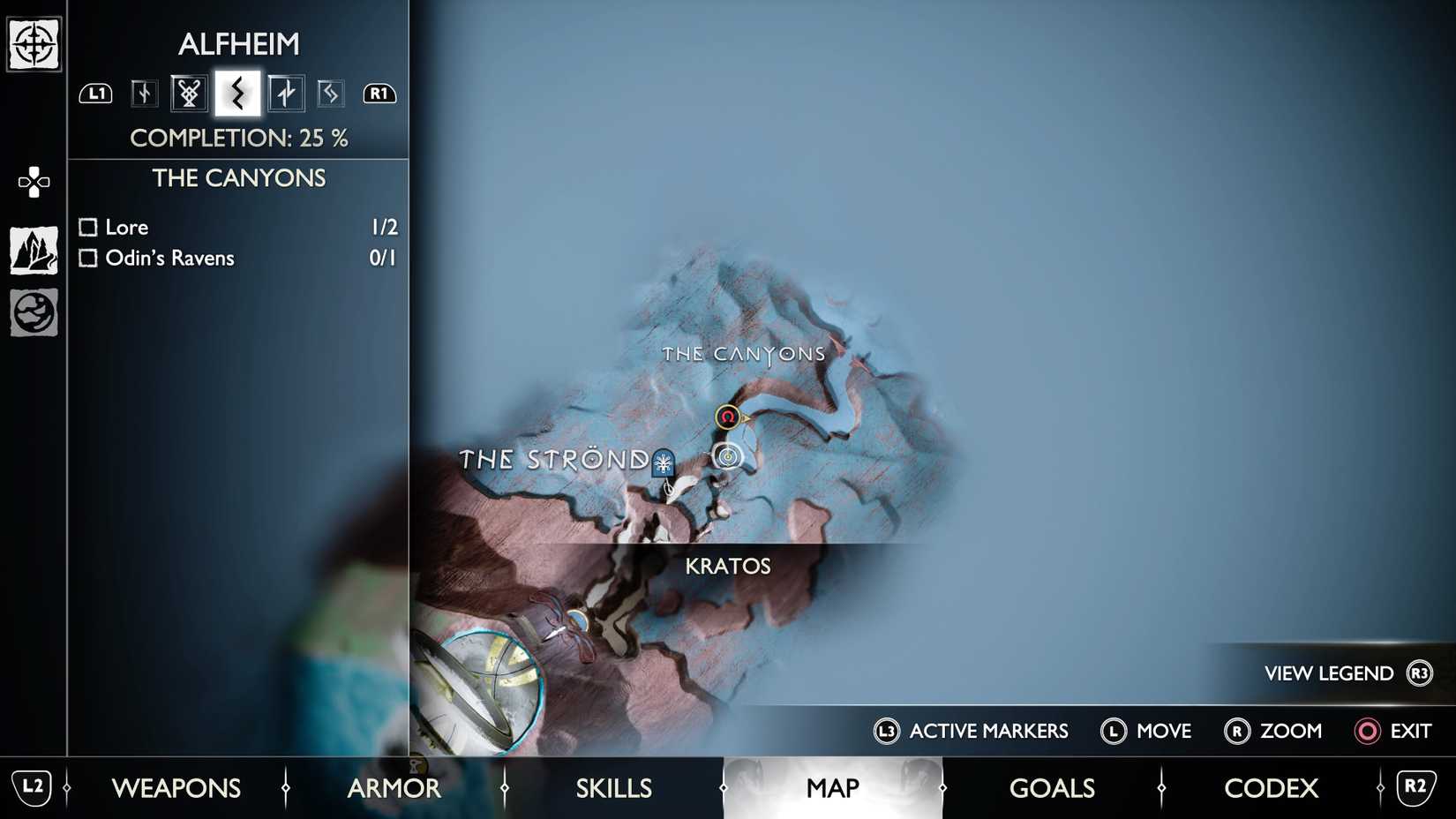Select the last realm rune before R1
Screen dimensions: 1456x819
[x=330, y=93]
